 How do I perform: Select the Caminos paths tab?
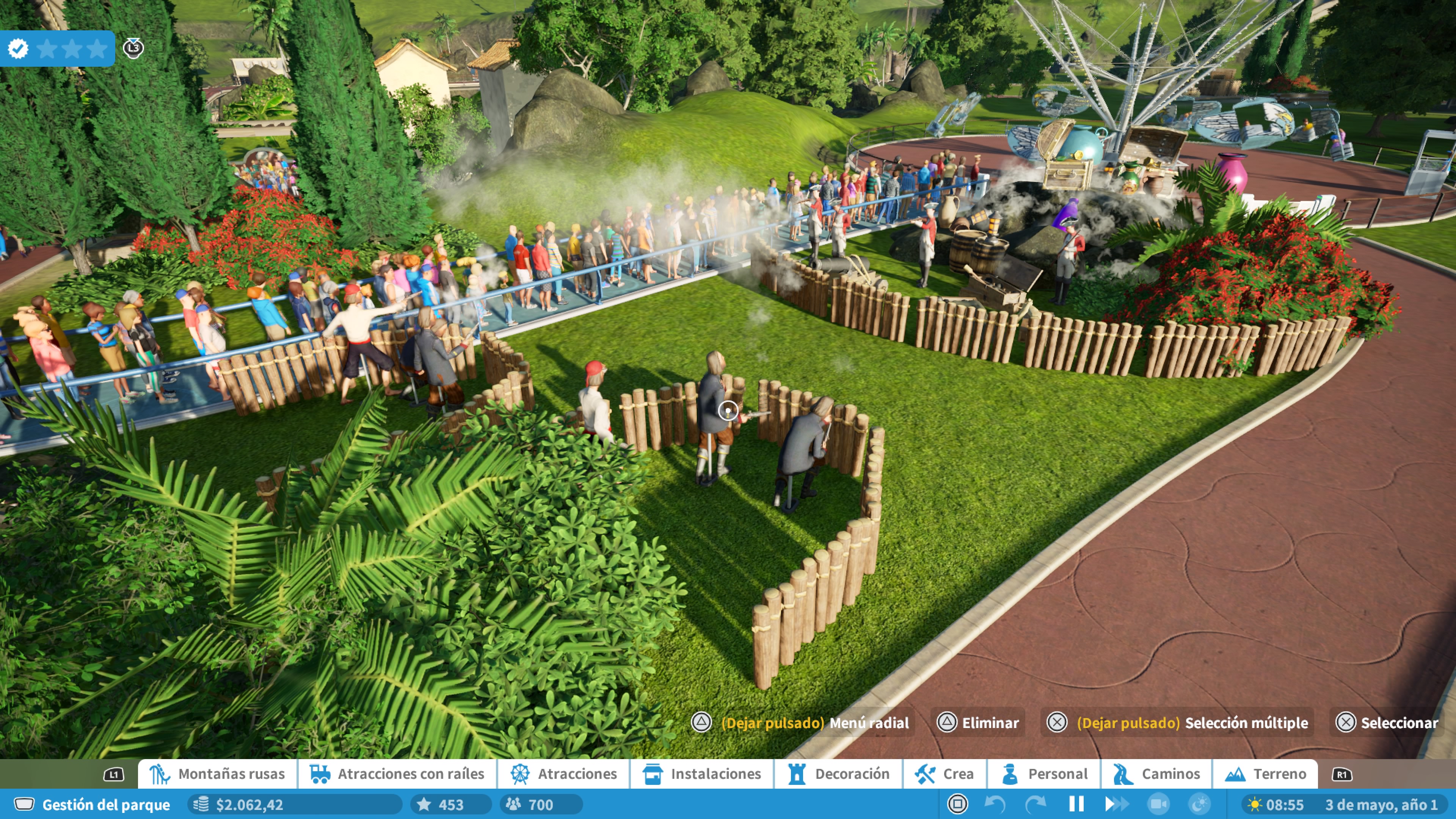[1156, 774]
